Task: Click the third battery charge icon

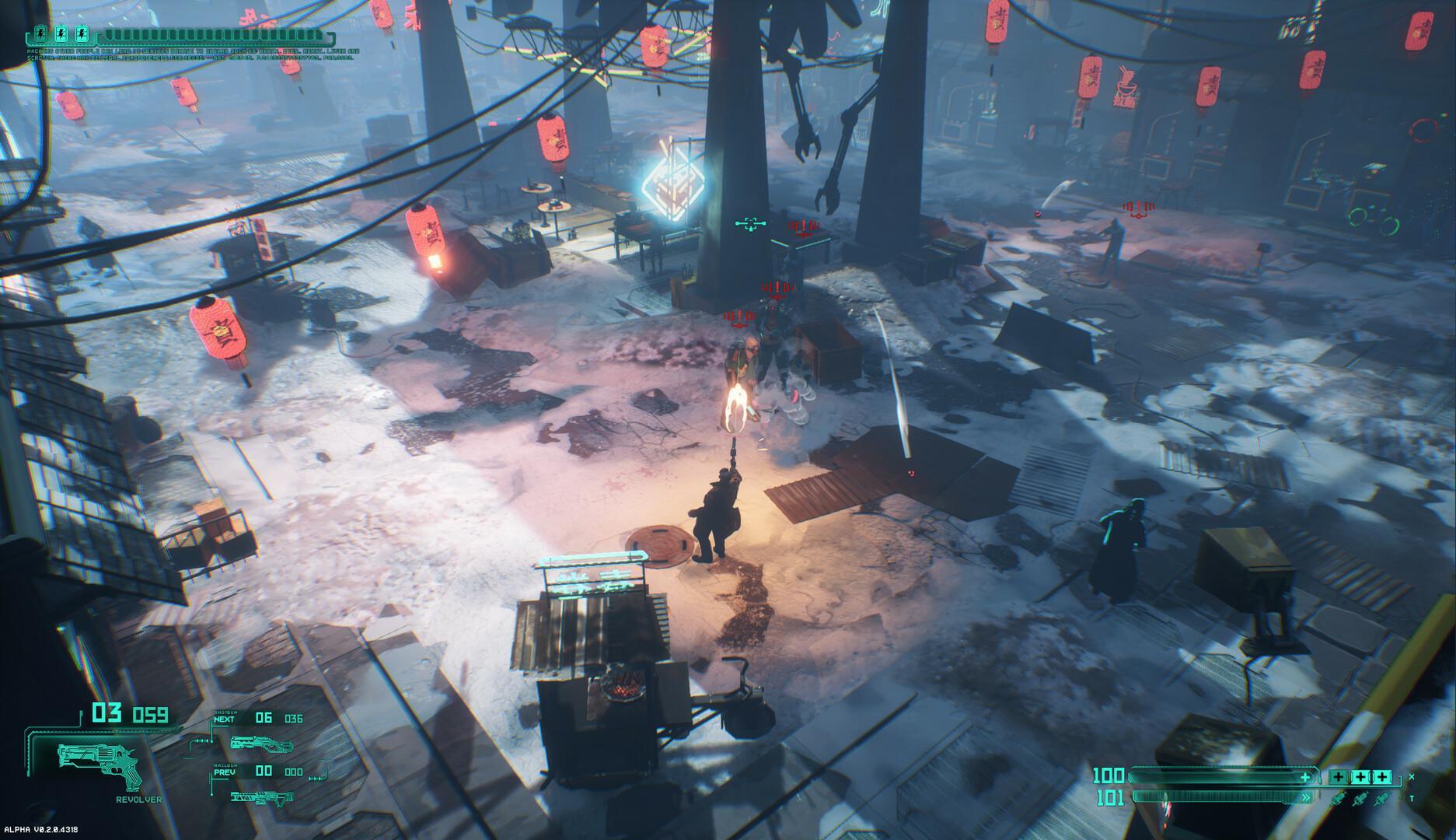Action: 82,34
